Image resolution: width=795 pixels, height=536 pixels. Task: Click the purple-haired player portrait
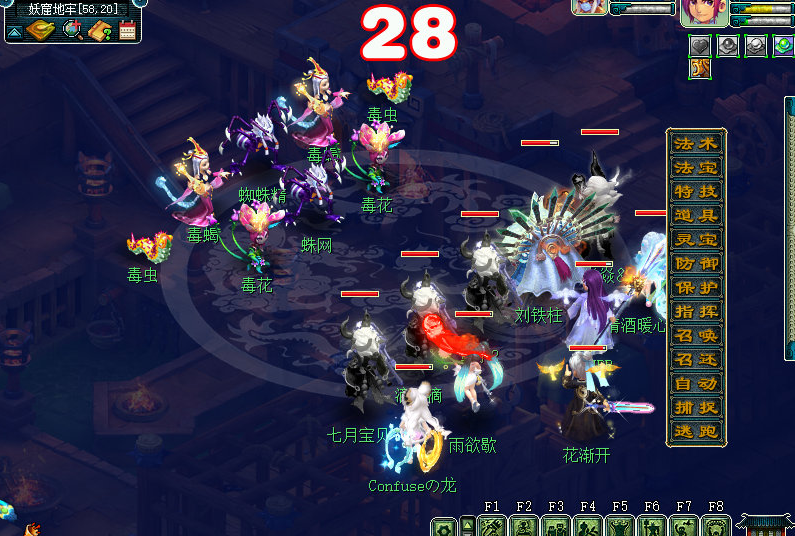point(704,12)
